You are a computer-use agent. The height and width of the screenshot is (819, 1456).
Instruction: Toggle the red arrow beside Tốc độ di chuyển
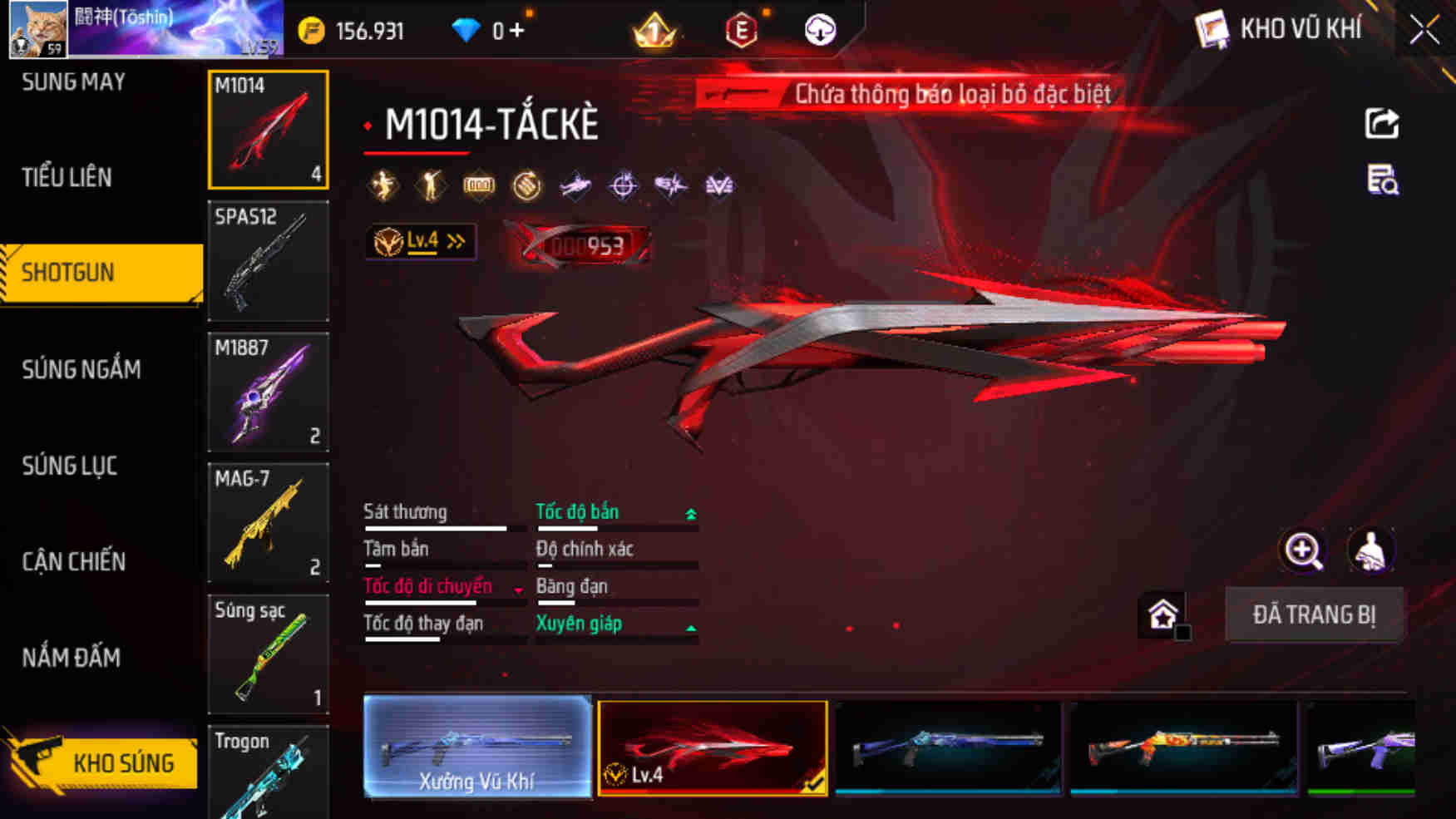(x=520, y=590)
